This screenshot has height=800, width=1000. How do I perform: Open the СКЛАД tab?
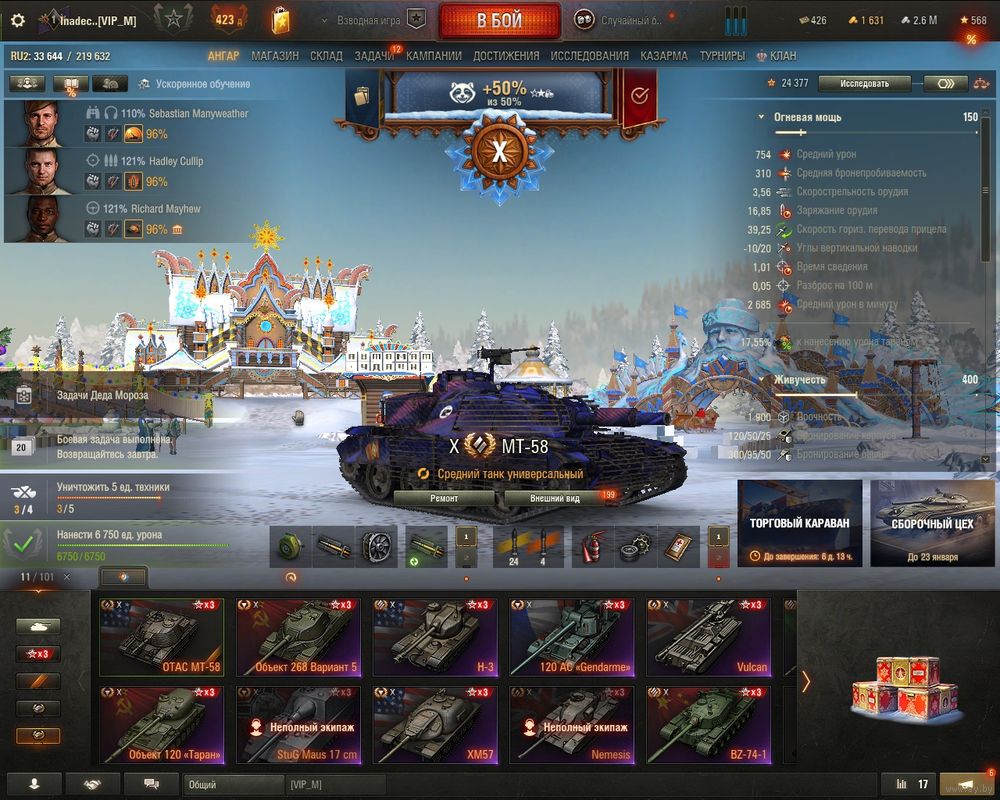pos(326,56)
